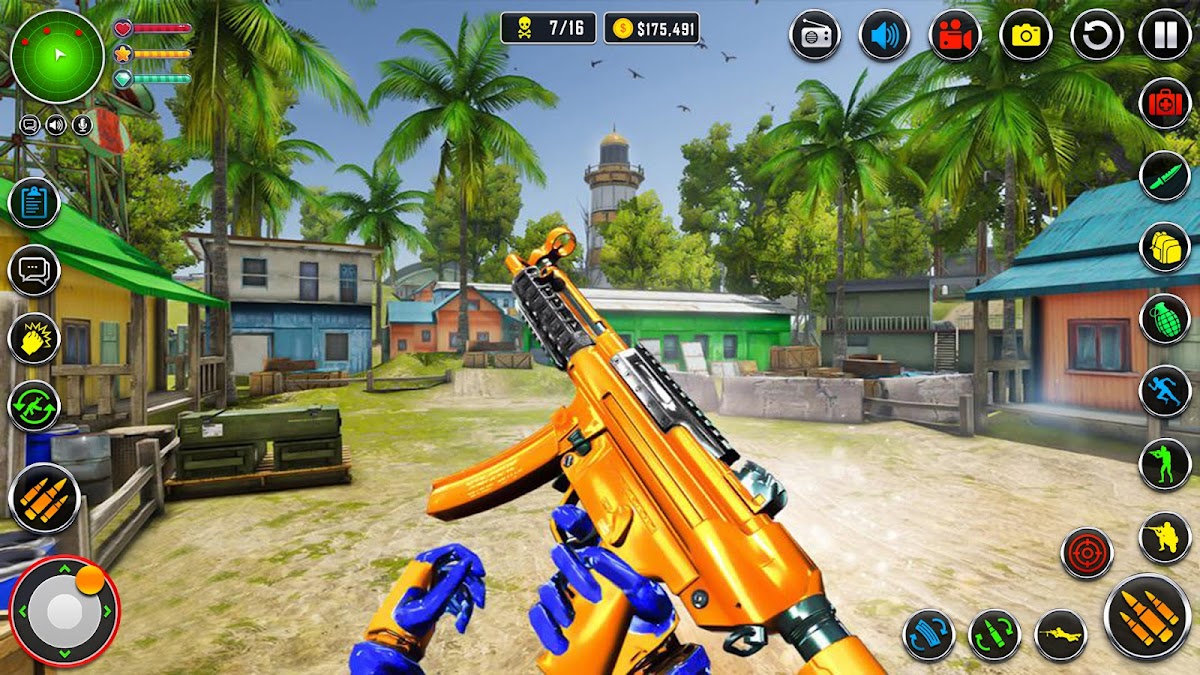
Task: Click the restart arrow button
Action: [1097, 35]
